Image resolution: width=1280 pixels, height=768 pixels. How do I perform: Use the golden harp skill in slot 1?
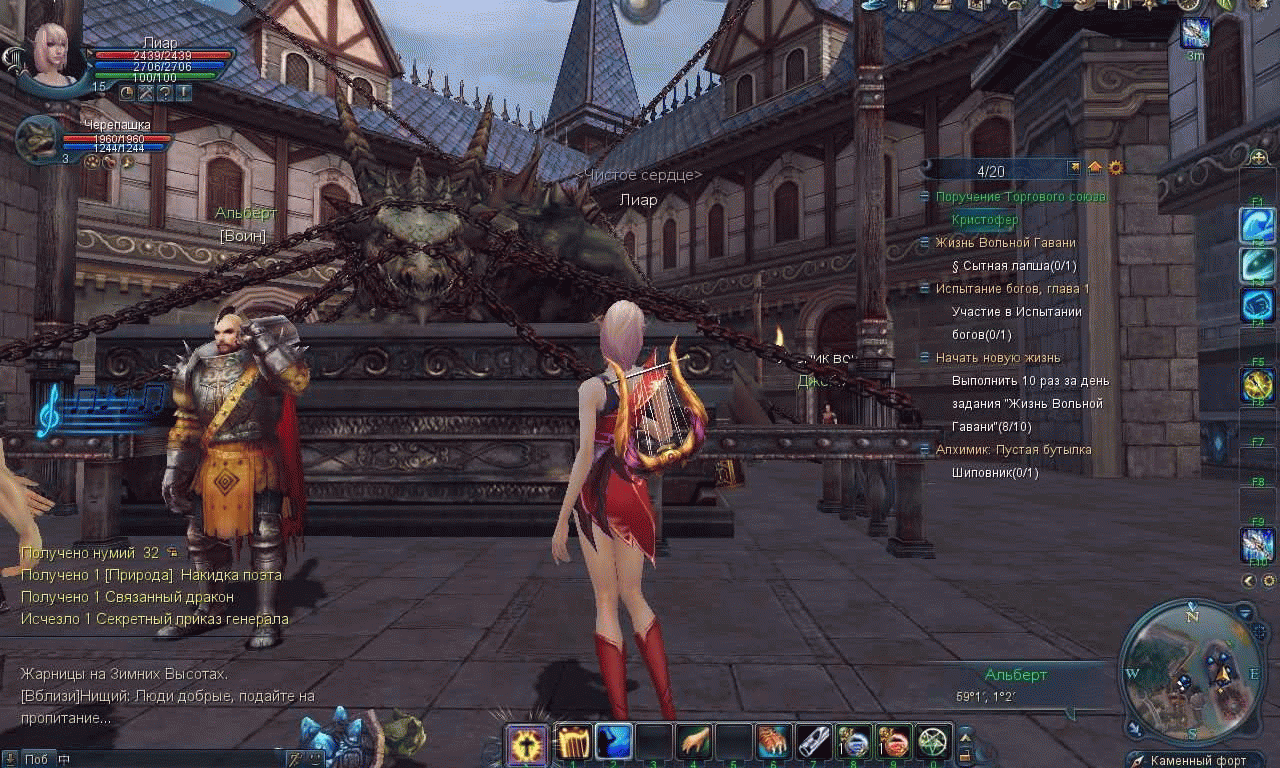pos(573,742)
